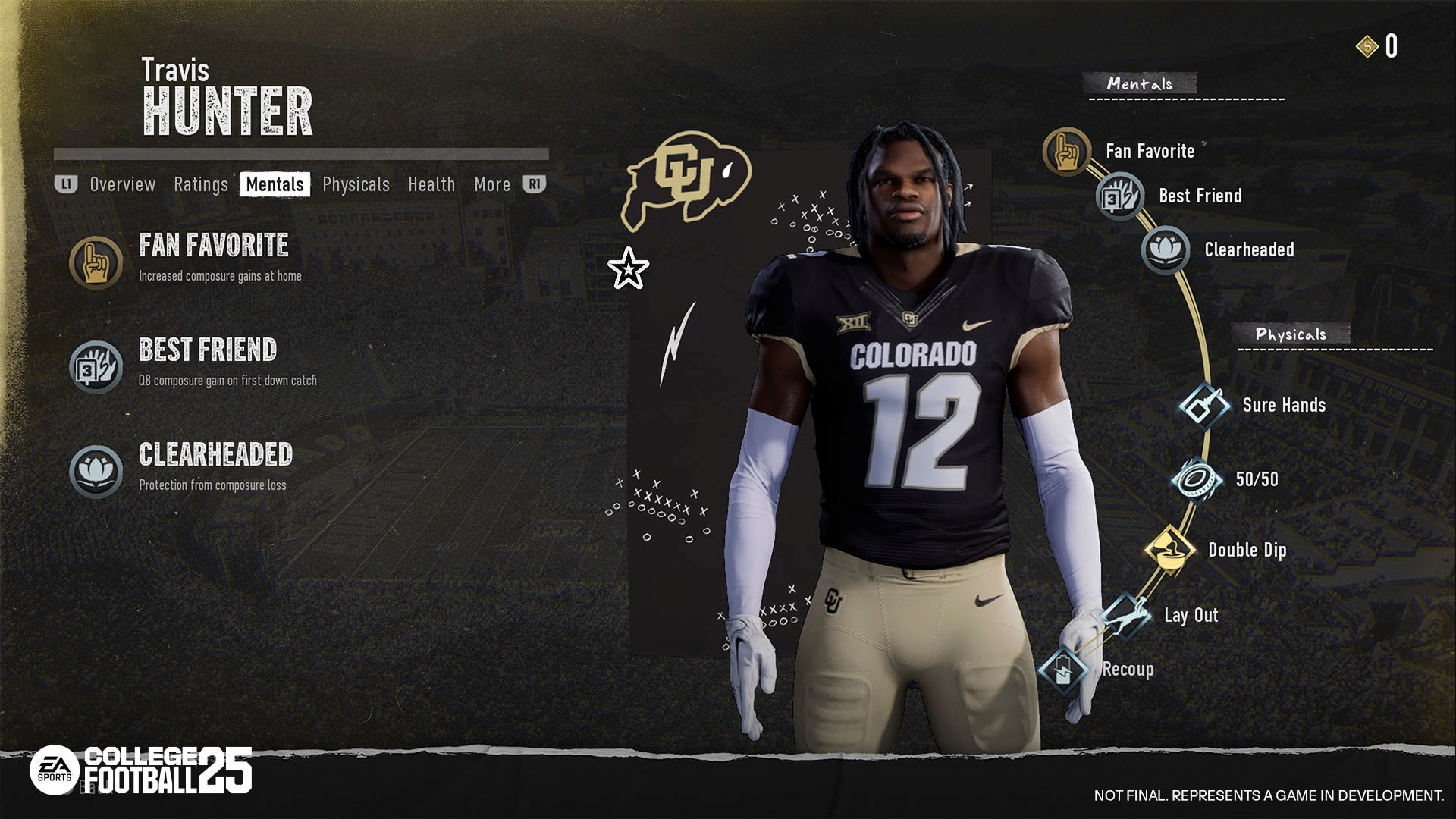The width and height of the screenshot is (1456, 819).
Task: Open the Ratings tab
Action: point(200,184)
